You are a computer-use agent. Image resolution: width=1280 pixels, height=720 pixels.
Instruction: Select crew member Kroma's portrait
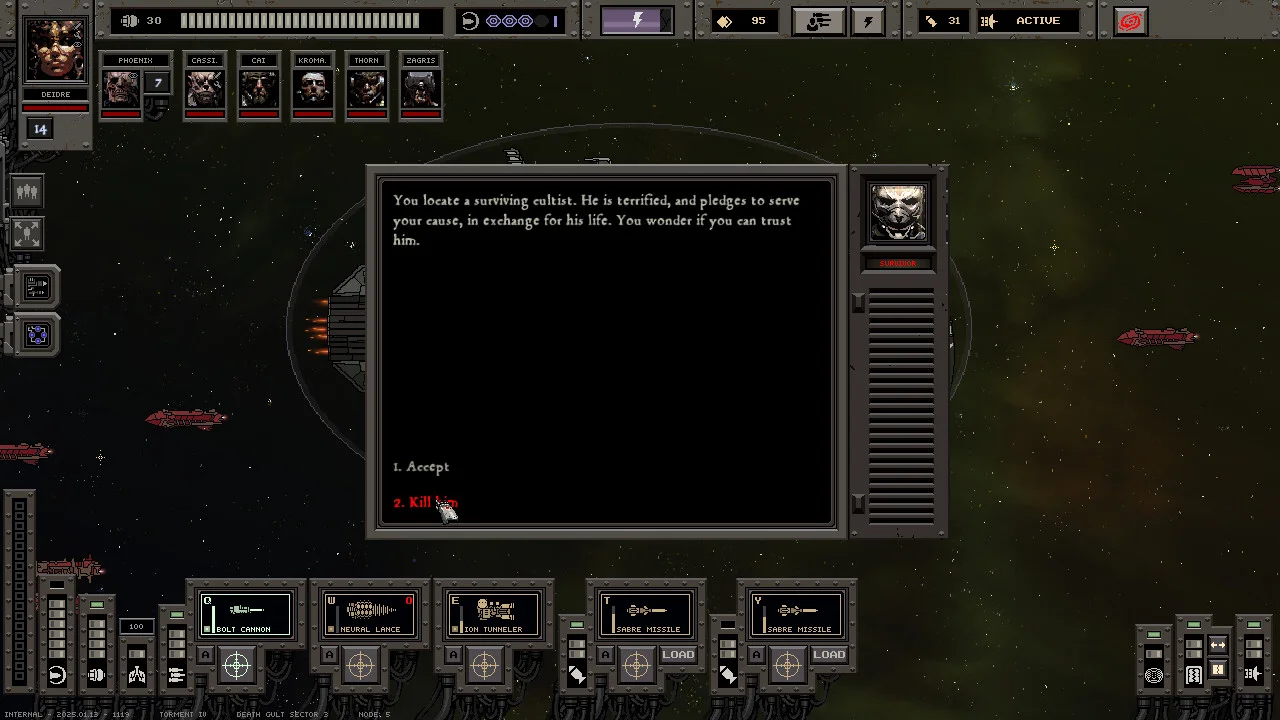[x=313, y=88]
